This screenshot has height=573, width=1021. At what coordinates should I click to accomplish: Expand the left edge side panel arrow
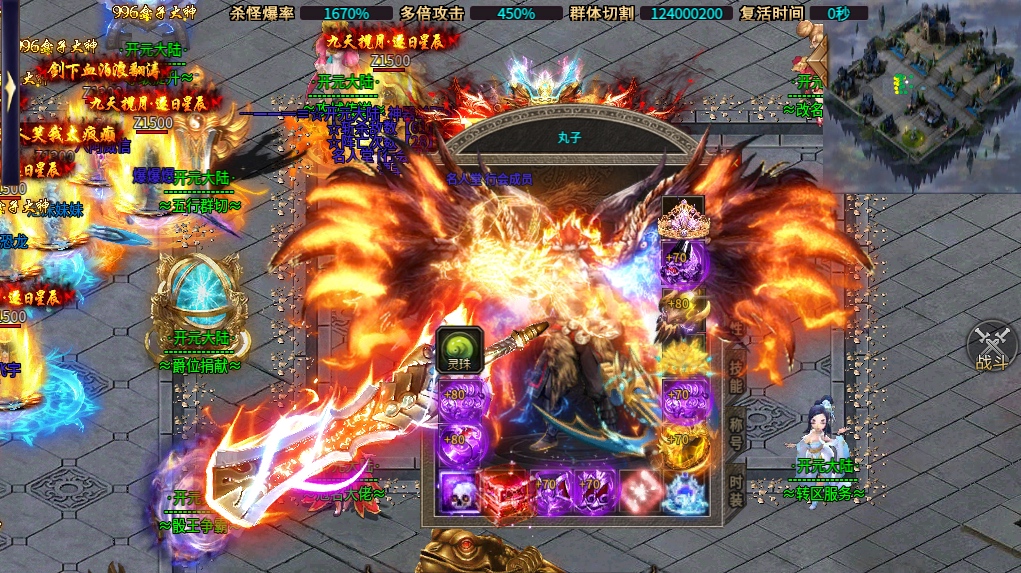click(9, 95)
